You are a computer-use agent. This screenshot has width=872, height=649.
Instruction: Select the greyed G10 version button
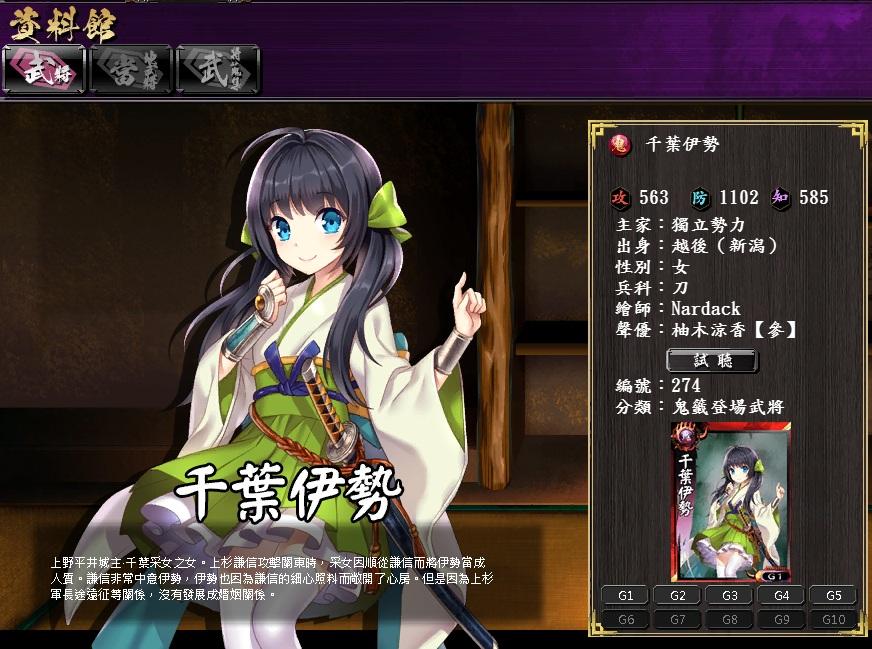[833, 620]
